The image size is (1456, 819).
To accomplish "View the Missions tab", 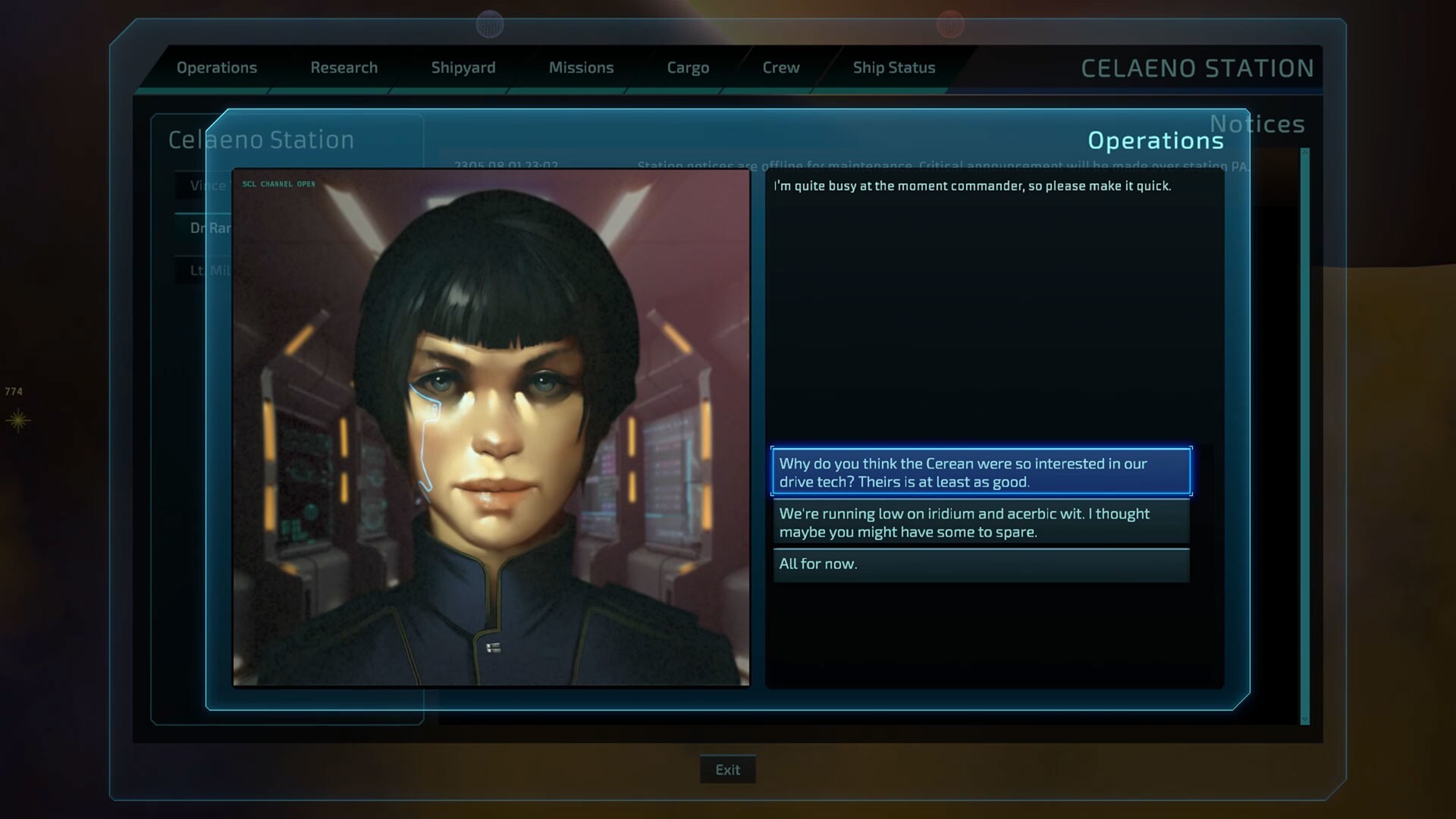I will (581, 67).
